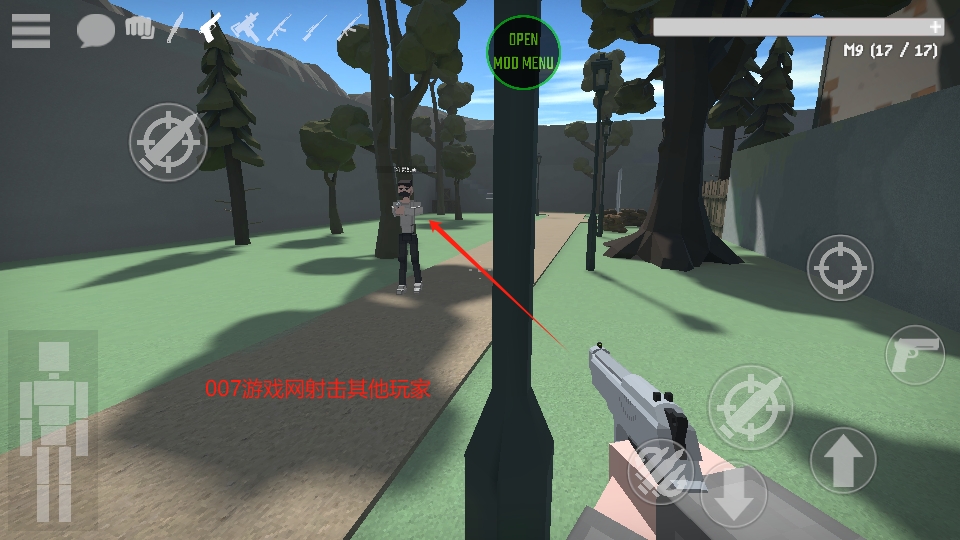This screenshot has height=540, width=960.
Task: Select the pistol in weapon bar
Action: coord(209,27)
